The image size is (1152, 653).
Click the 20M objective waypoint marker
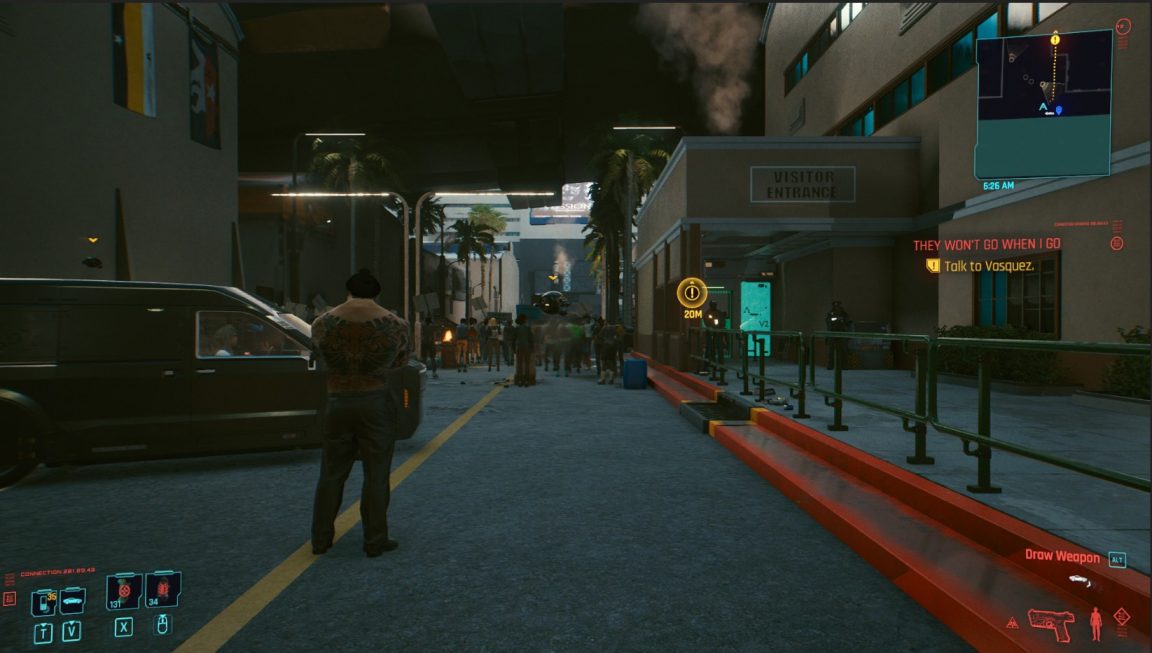[x=691, y=292]
